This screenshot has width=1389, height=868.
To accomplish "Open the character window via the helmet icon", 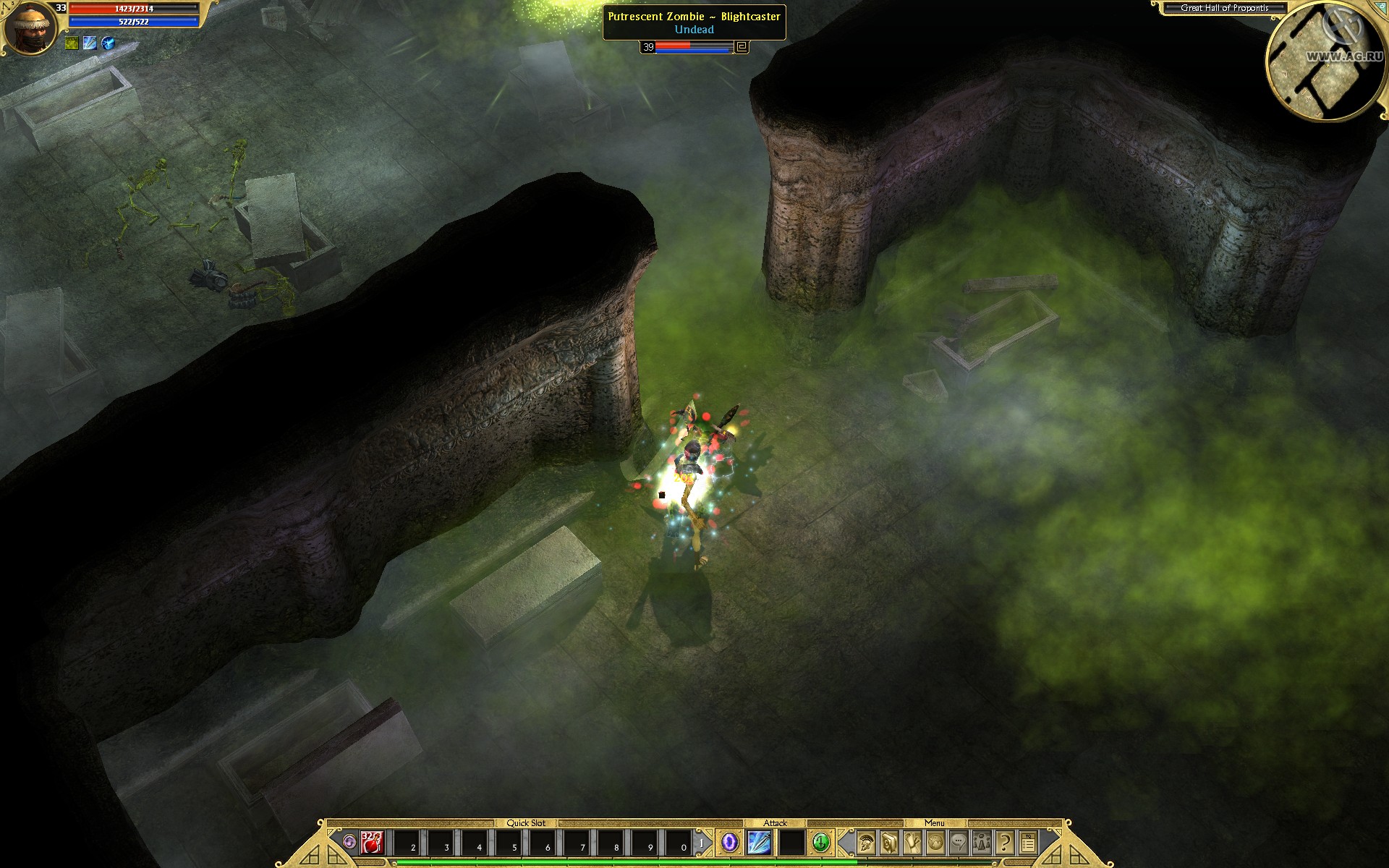I will 865,843.
